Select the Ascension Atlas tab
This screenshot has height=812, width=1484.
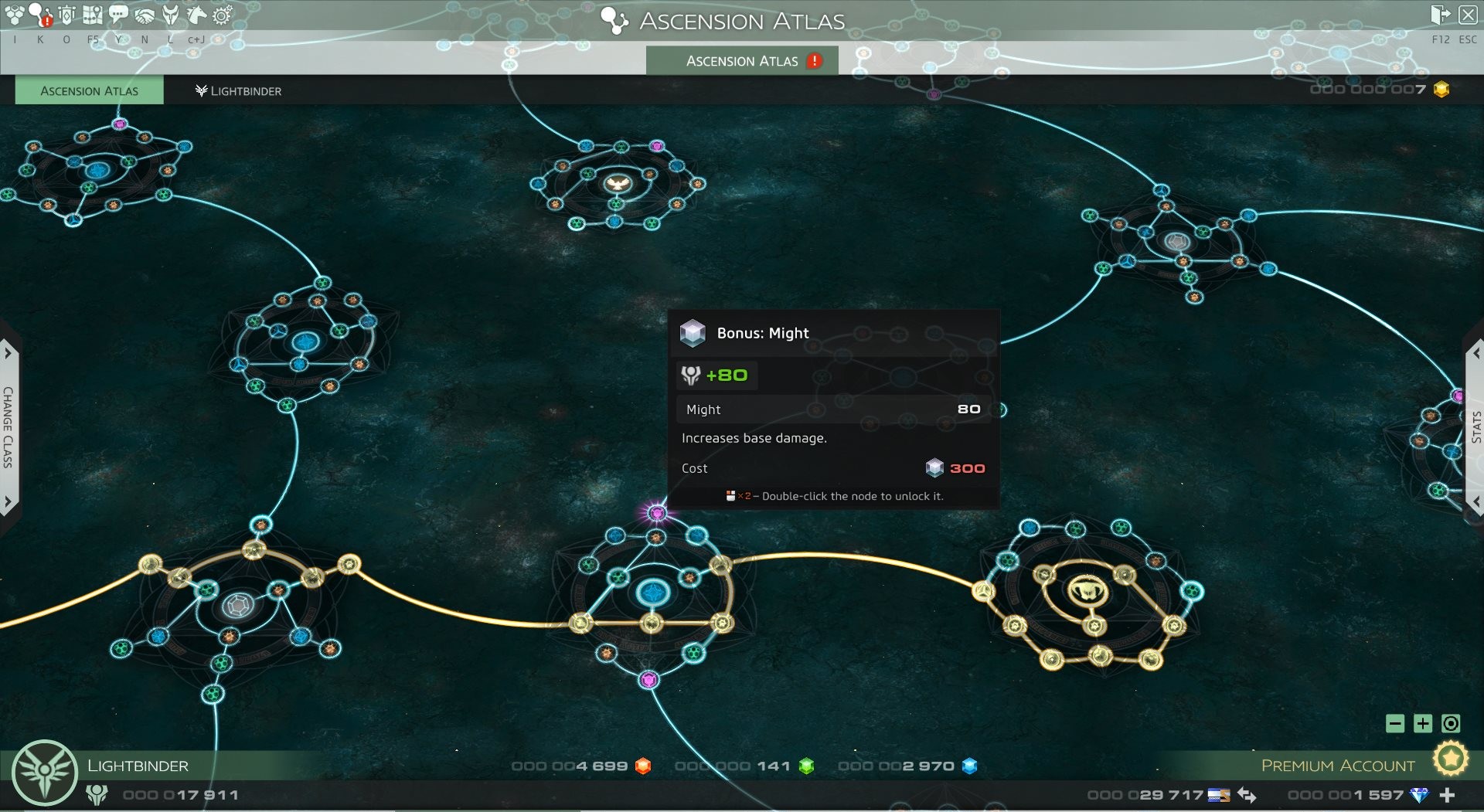pyautogui.click(x=89, y=90)
